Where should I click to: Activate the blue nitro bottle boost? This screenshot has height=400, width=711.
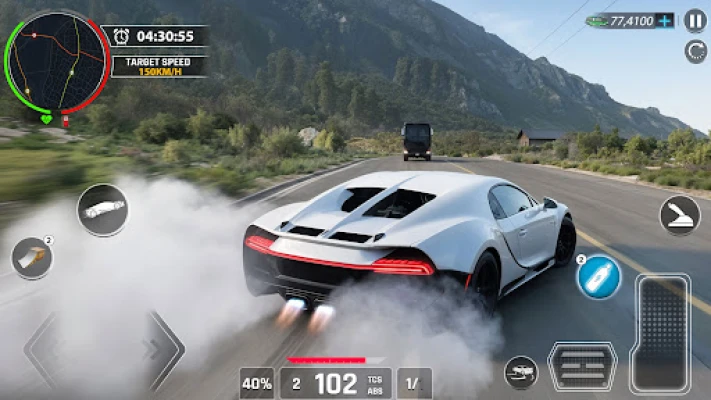pos(599,277)
